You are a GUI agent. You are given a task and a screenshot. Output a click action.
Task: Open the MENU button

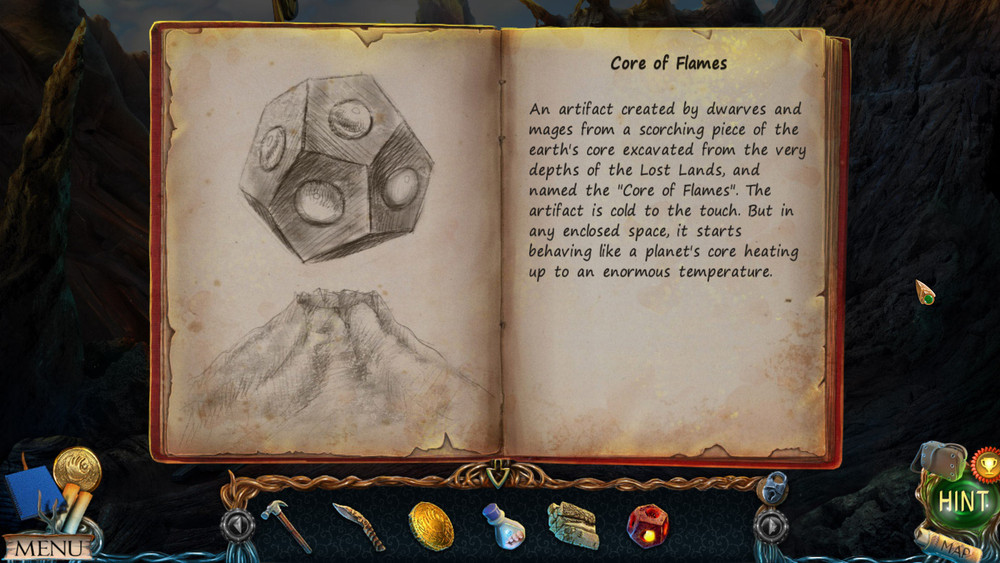pyautogui.click(x=47, y=548)
